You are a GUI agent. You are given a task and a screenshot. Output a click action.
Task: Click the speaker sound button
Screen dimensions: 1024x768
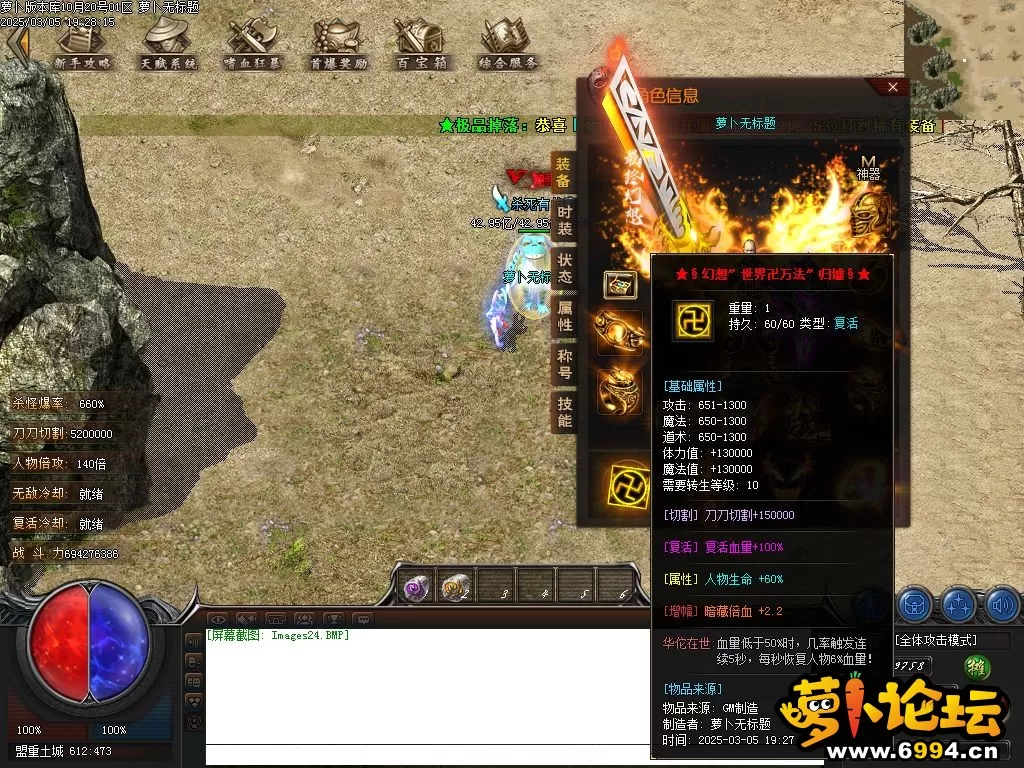point(1001,604)
